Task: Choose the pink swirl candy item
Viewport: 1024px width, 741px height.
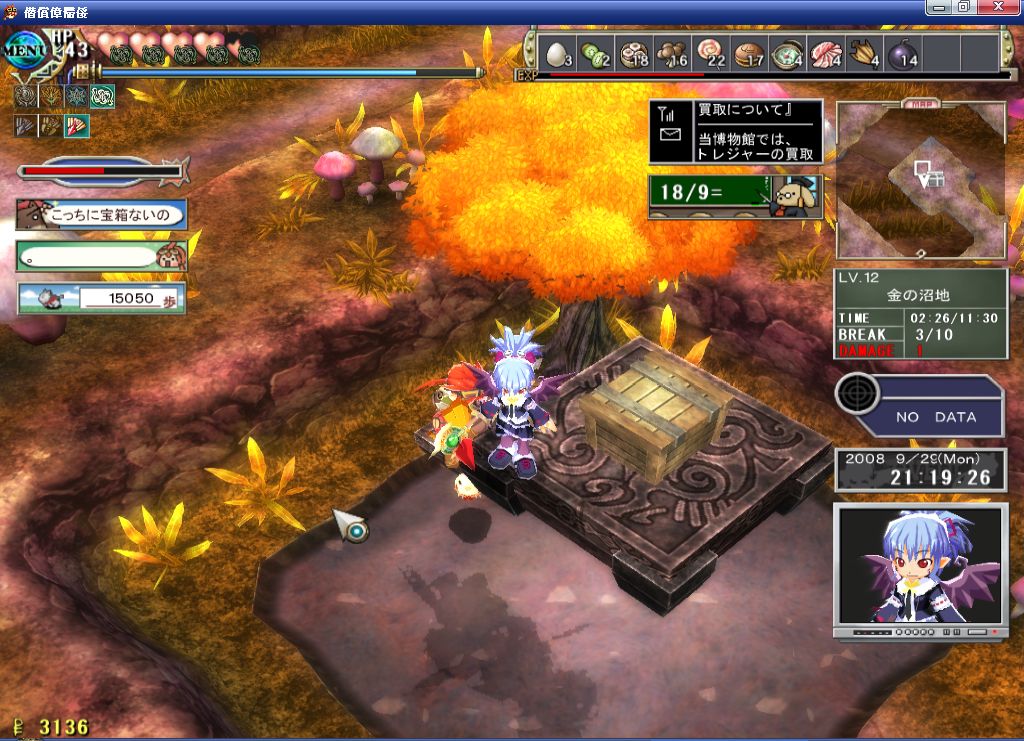Action: pyautogui.click(x=708, y=52)
